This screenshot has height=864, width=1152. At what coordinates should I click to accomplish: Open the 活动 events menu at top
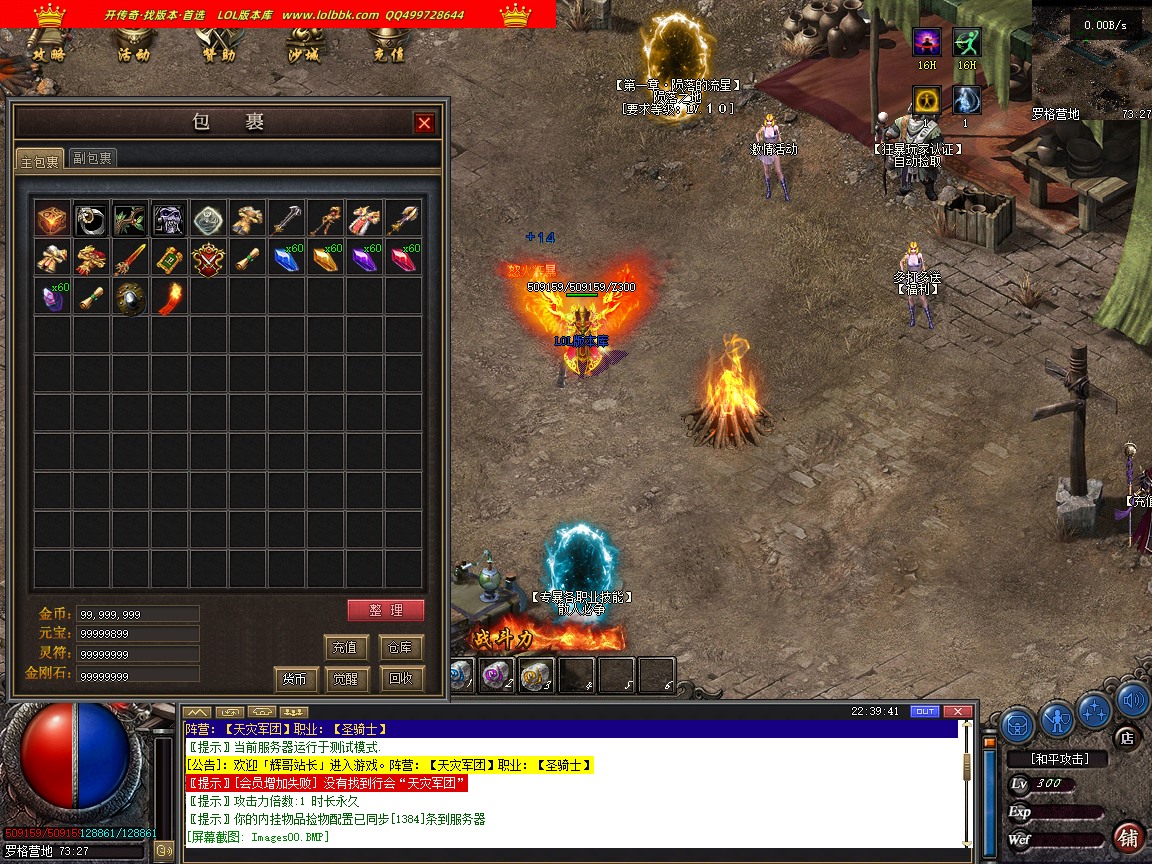[x=133, y=54]
